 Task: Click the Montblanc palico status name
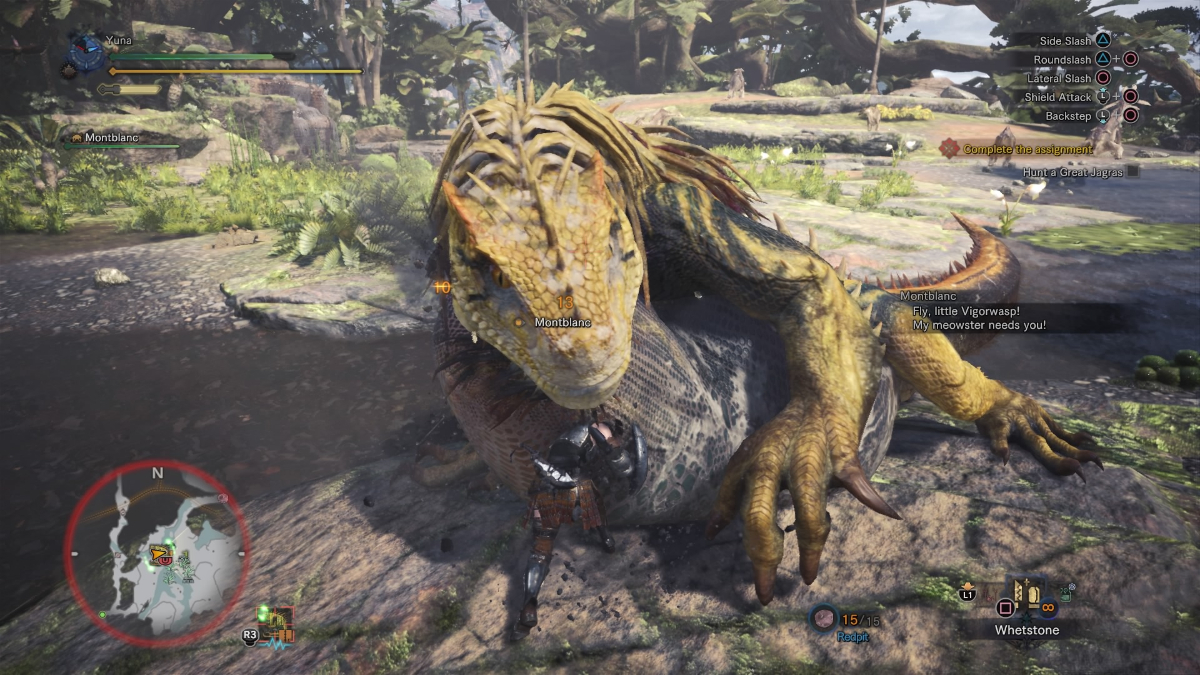pos(113,137)
